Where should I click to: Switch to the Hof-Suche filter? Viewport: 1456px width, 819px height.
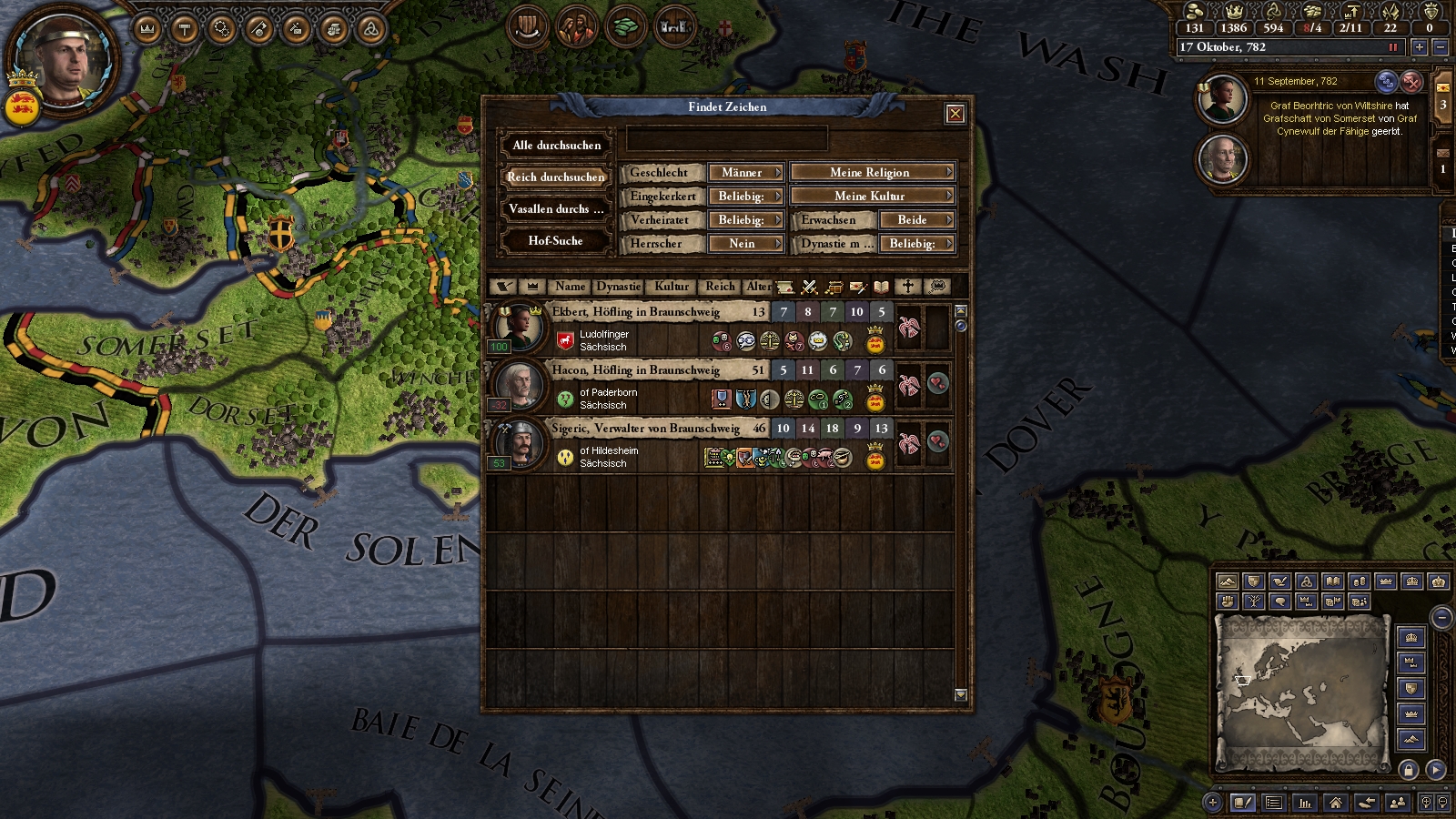pos(556,241)
